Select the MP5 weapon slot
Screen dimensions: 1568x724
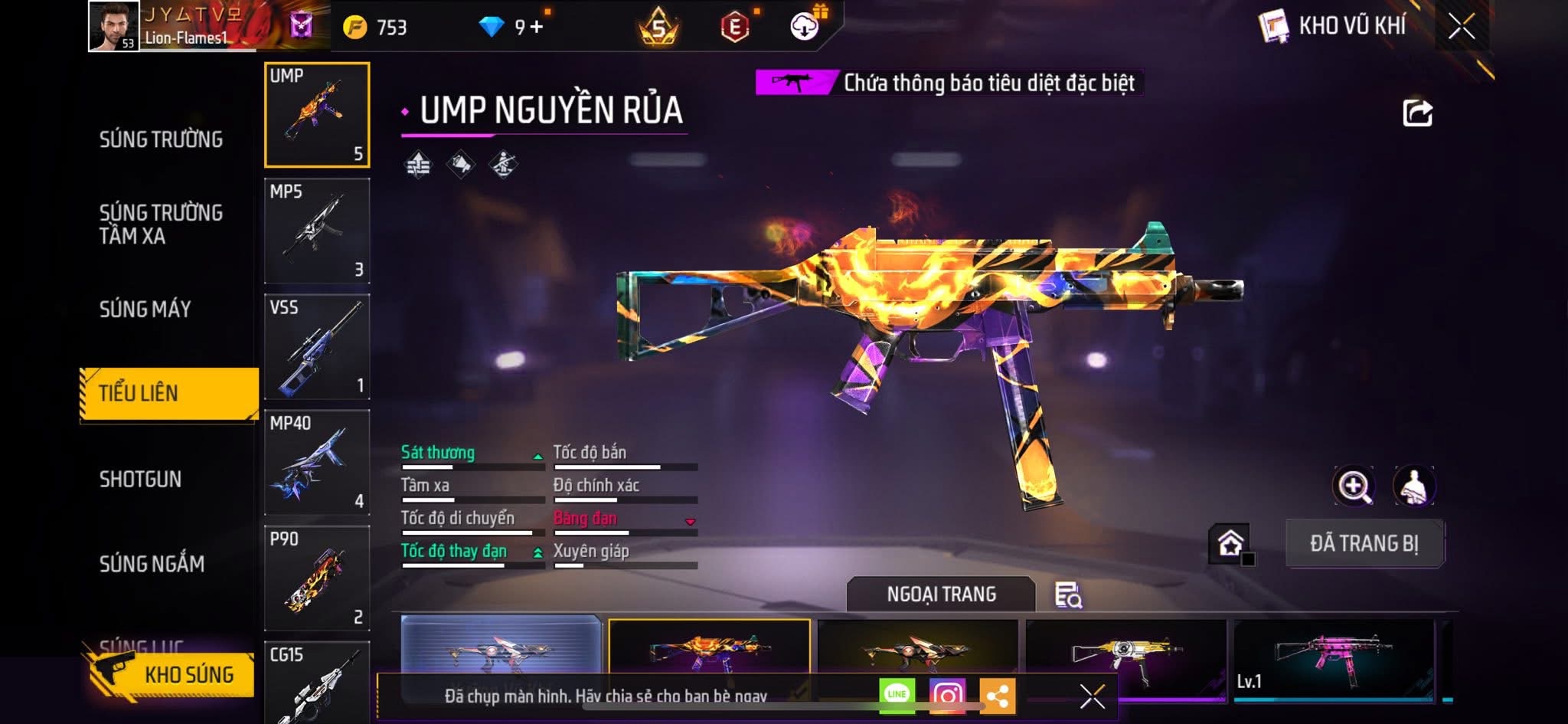(317, 231)
